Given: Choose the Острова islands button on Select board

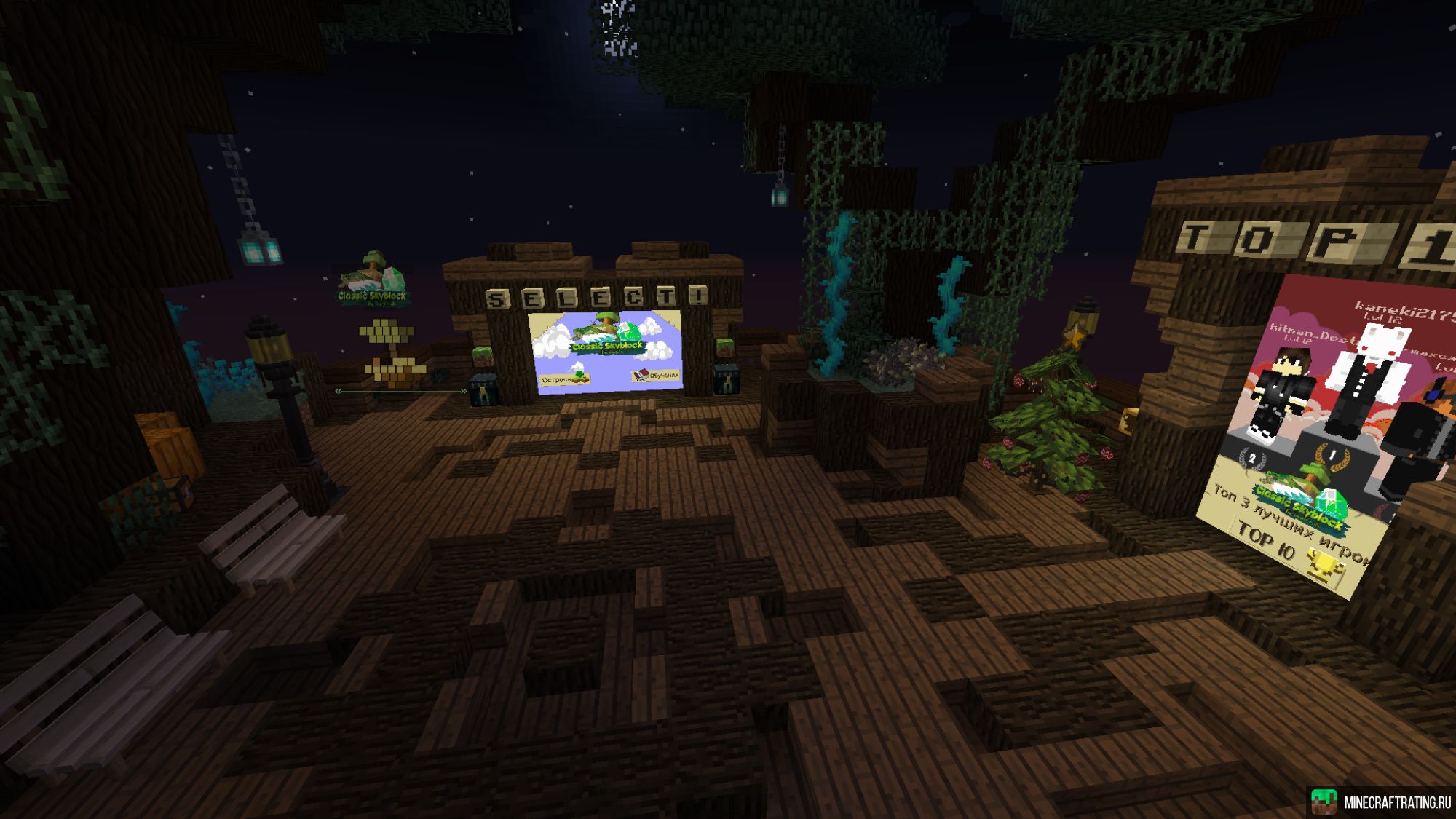Looking at the screenshot, I should point(565,379).
